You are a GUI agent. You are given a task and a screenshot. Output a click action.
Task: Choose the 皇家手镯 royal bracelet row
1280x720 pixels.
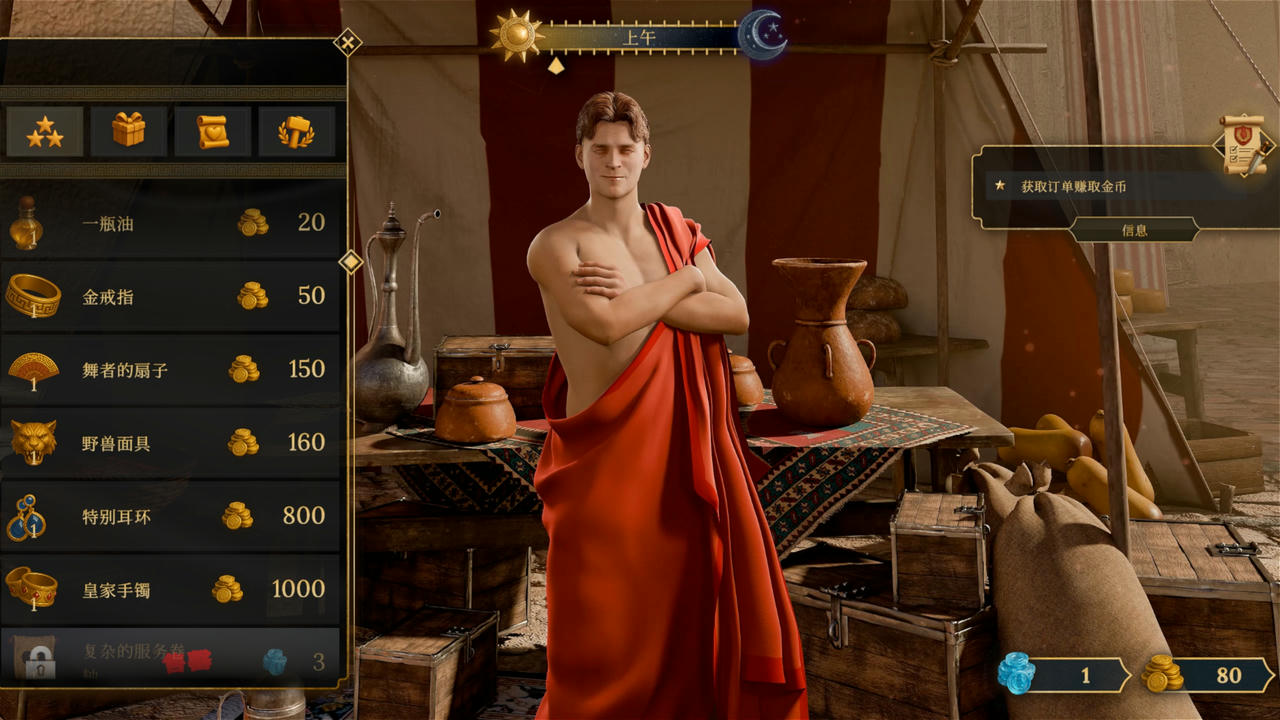pos(170,589)
